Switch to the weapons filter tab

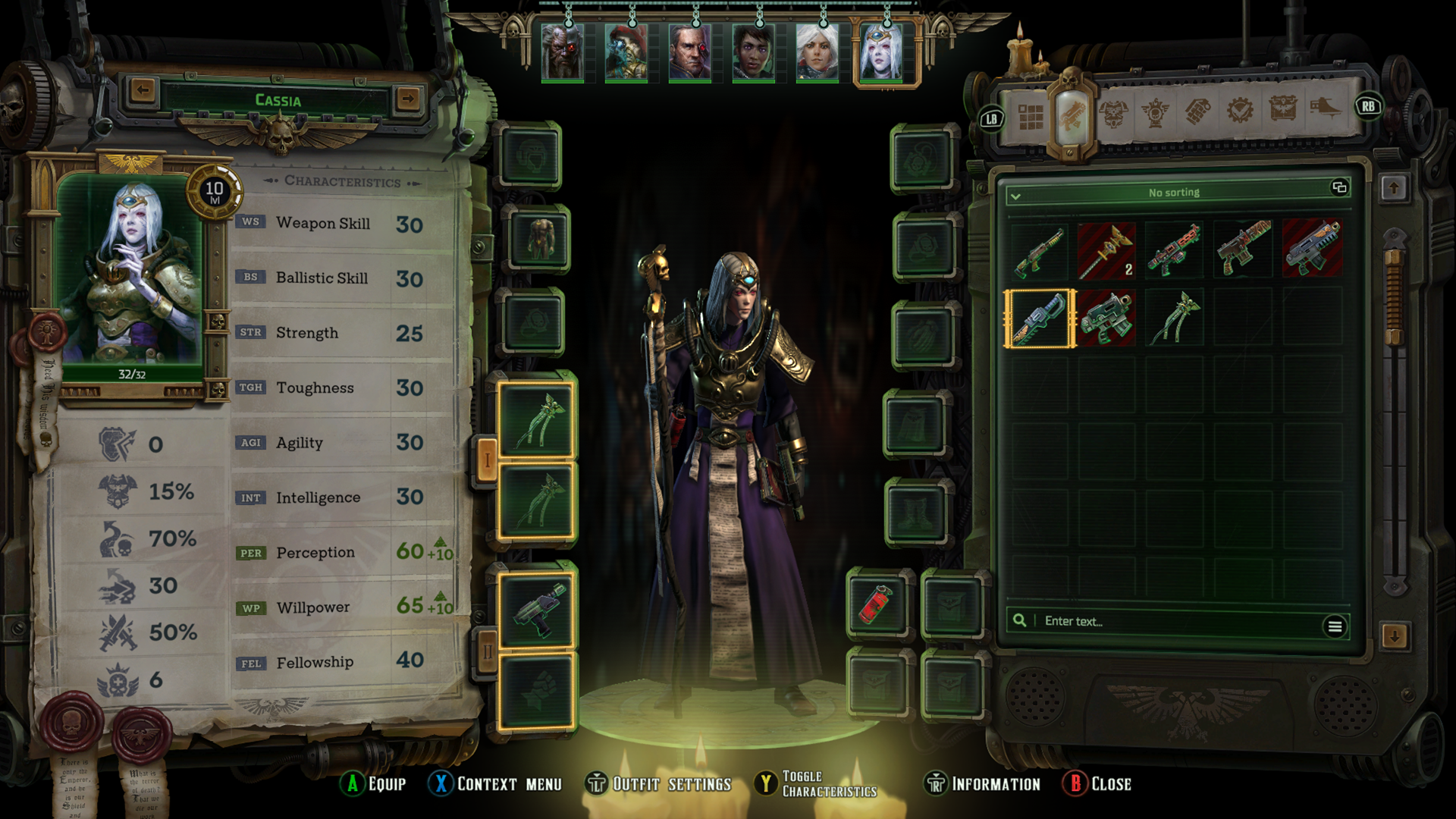coord(1071,117)
